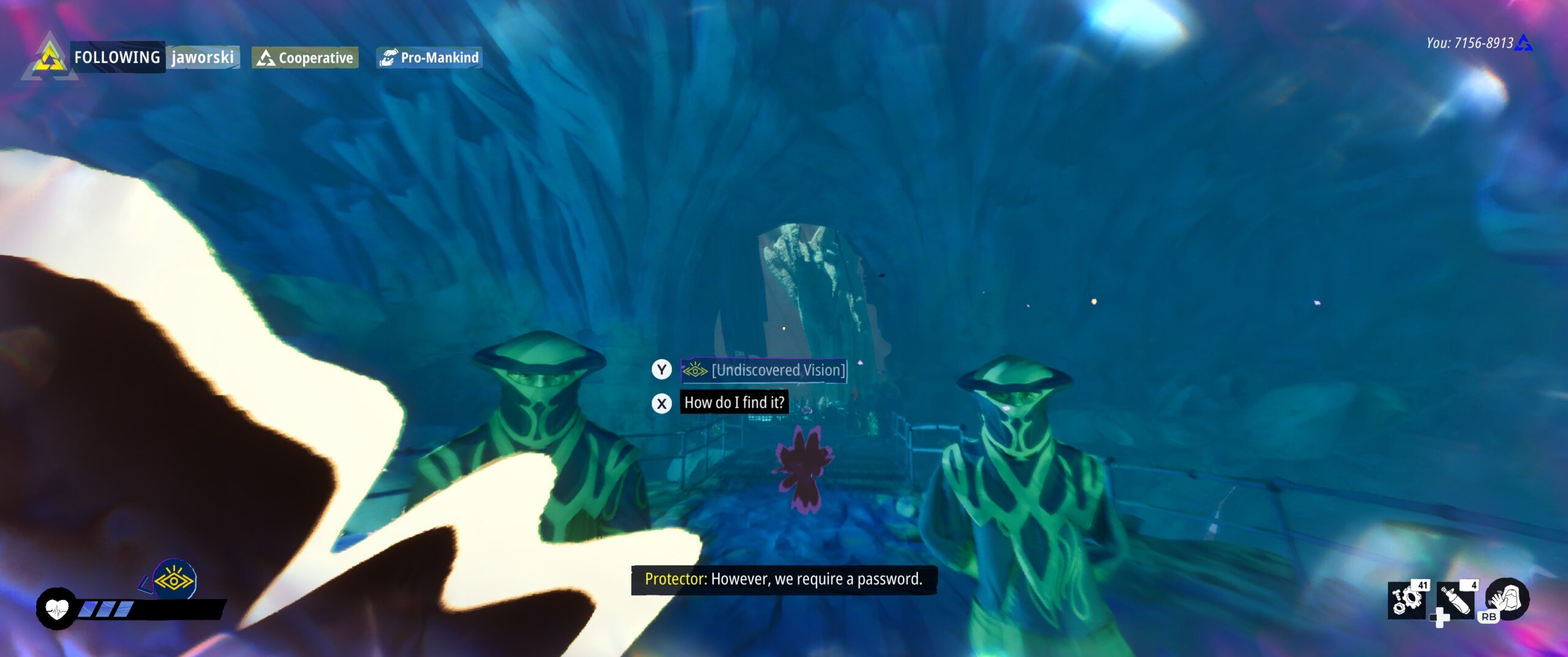Open the FOLLOWING jaworski banner

154,58
